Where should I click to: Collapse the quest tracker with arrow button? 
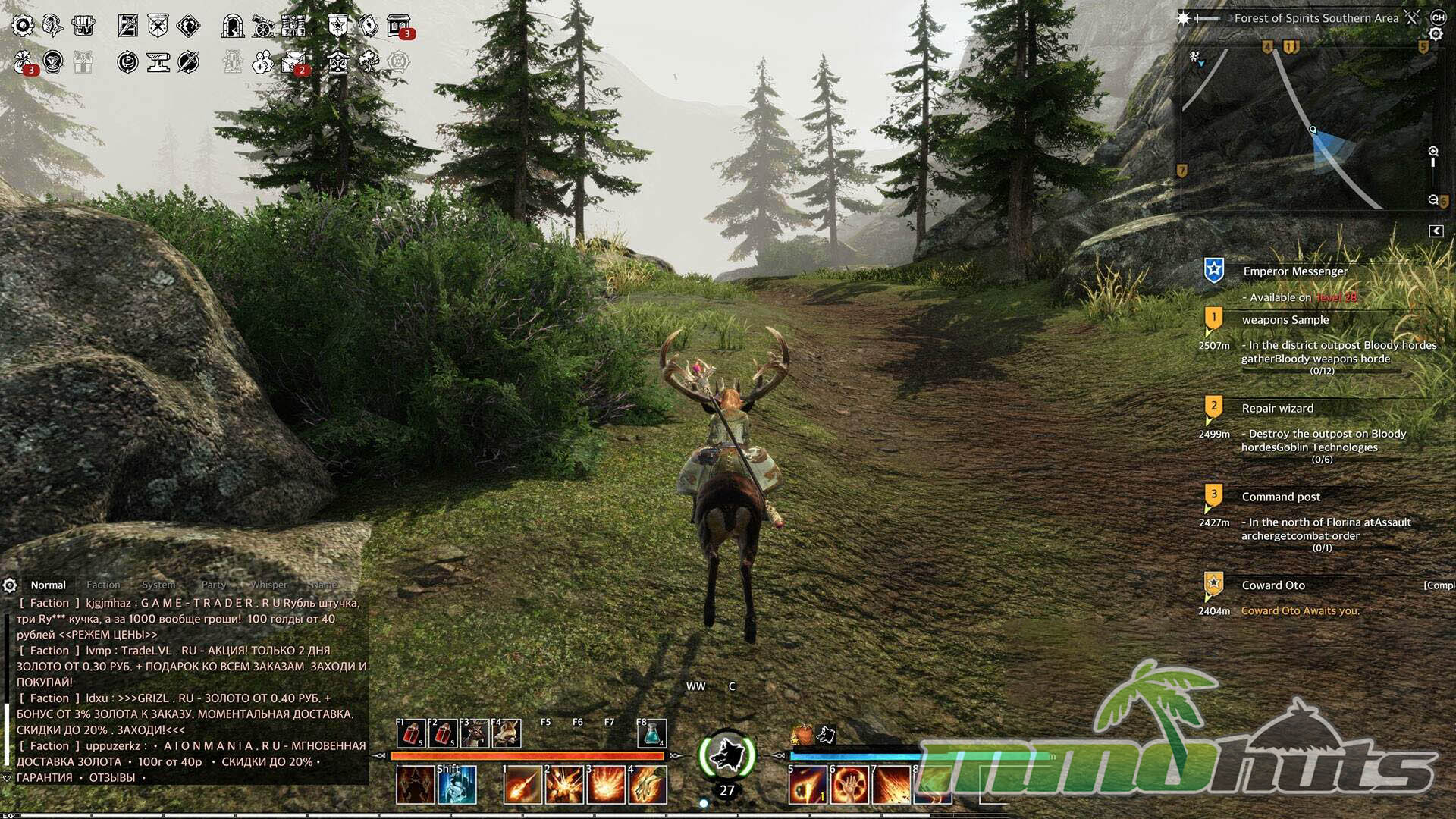point(1436,231)
